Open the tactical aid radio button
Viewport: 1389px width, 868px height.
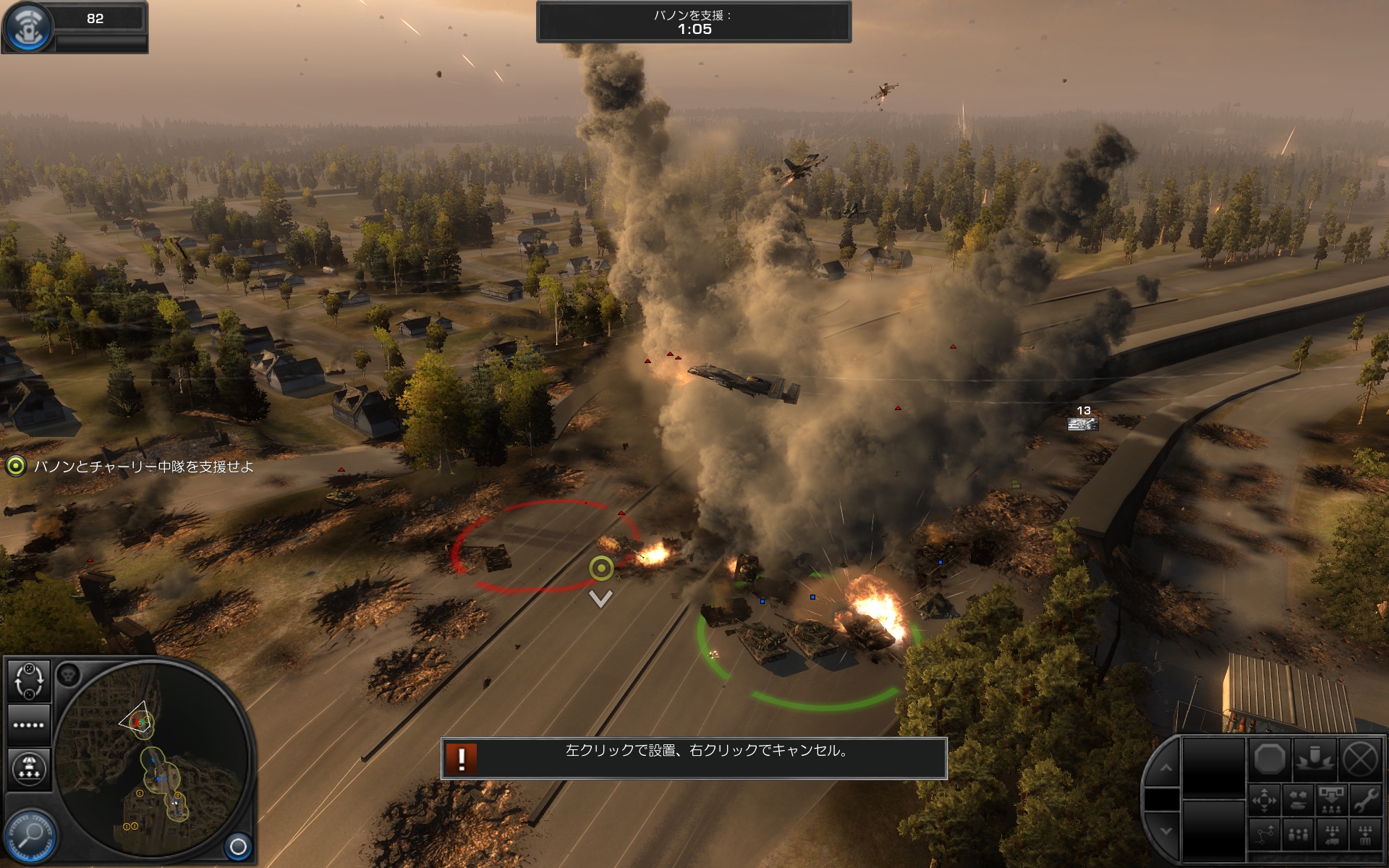point(27,26)
